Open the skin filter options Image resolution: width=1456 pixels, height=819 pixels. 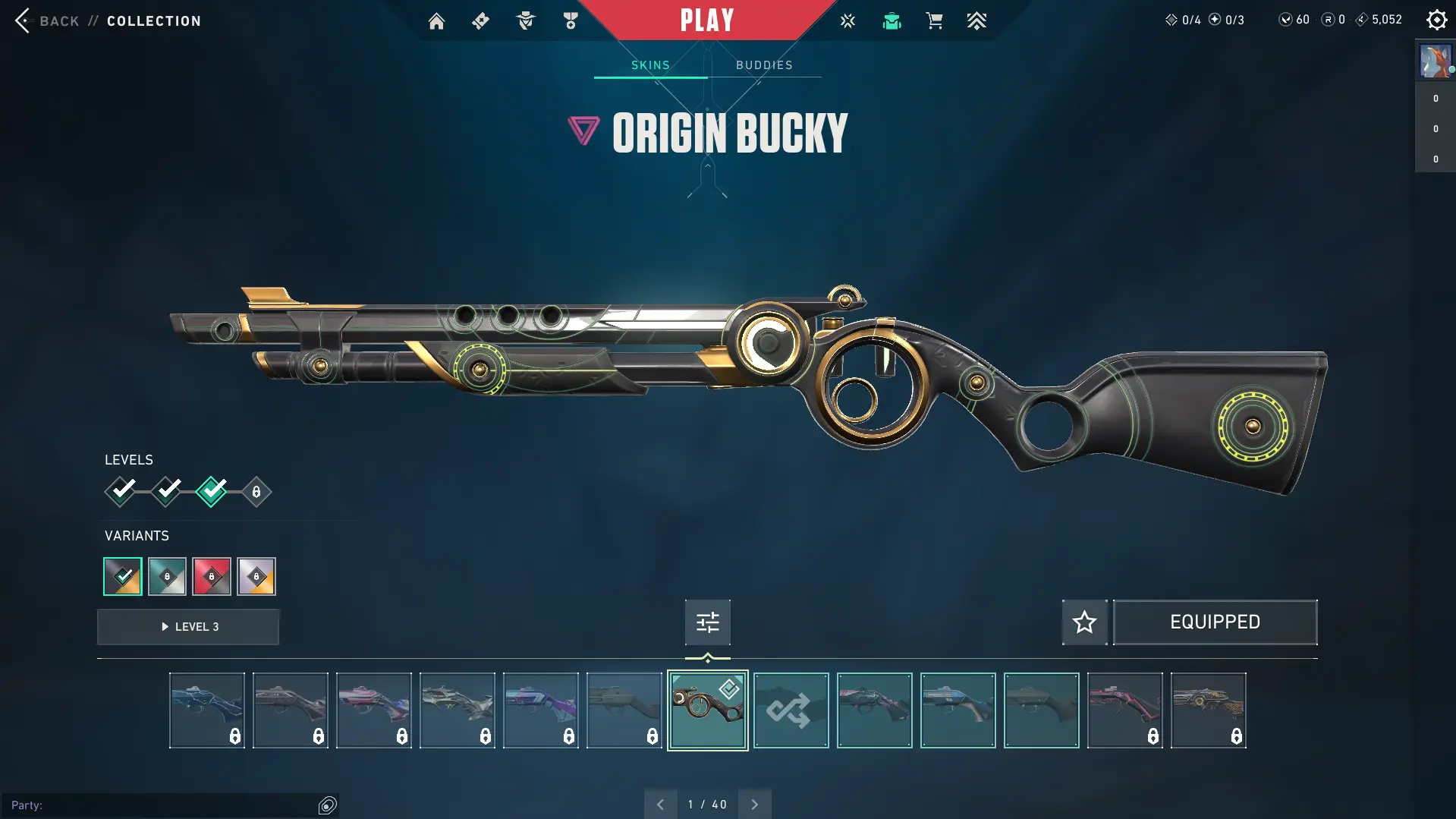click(707, 622)
